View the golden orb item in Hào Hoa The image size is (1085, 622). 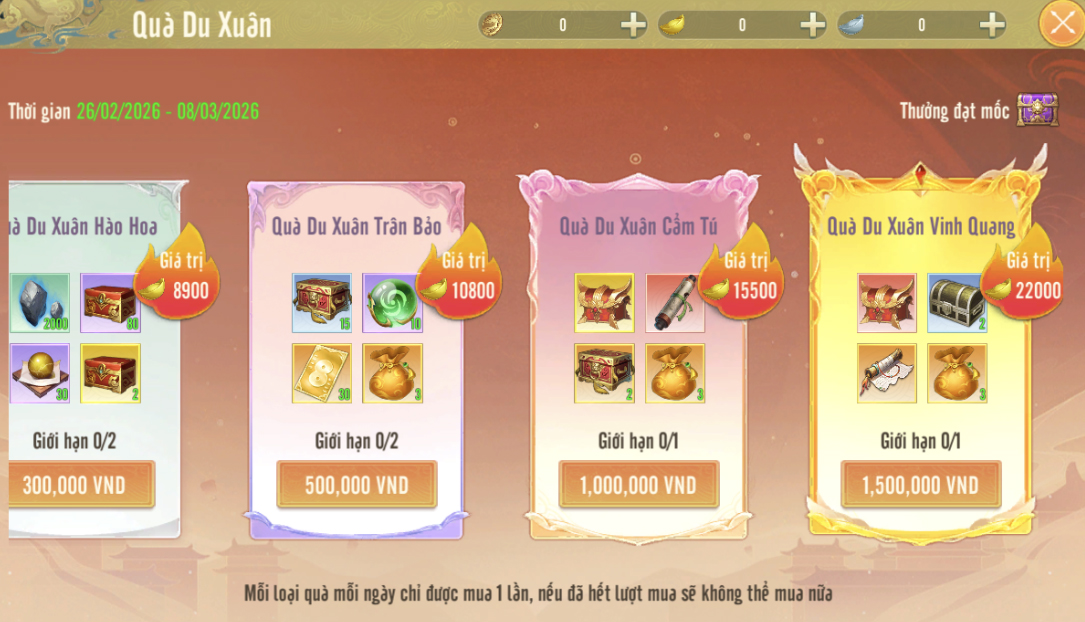(40, 373)
